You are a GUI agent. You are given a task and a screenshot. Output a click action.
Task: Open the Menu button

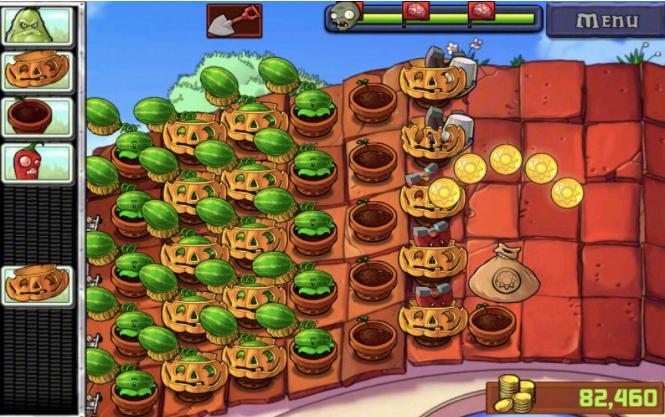(x=604, y=19)
